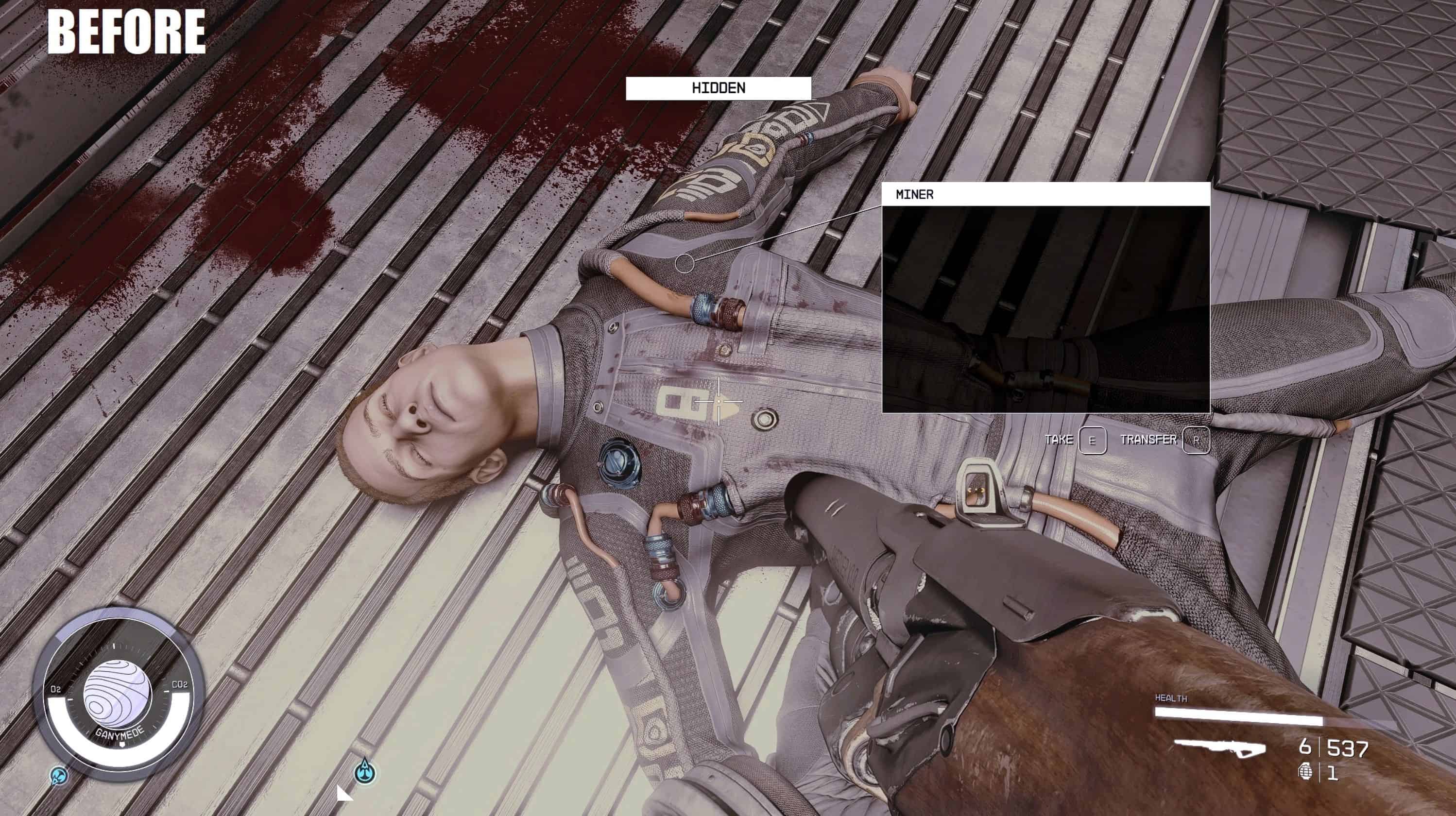
Task: Open the MINER loot panel header
Action: (1045, 194)
